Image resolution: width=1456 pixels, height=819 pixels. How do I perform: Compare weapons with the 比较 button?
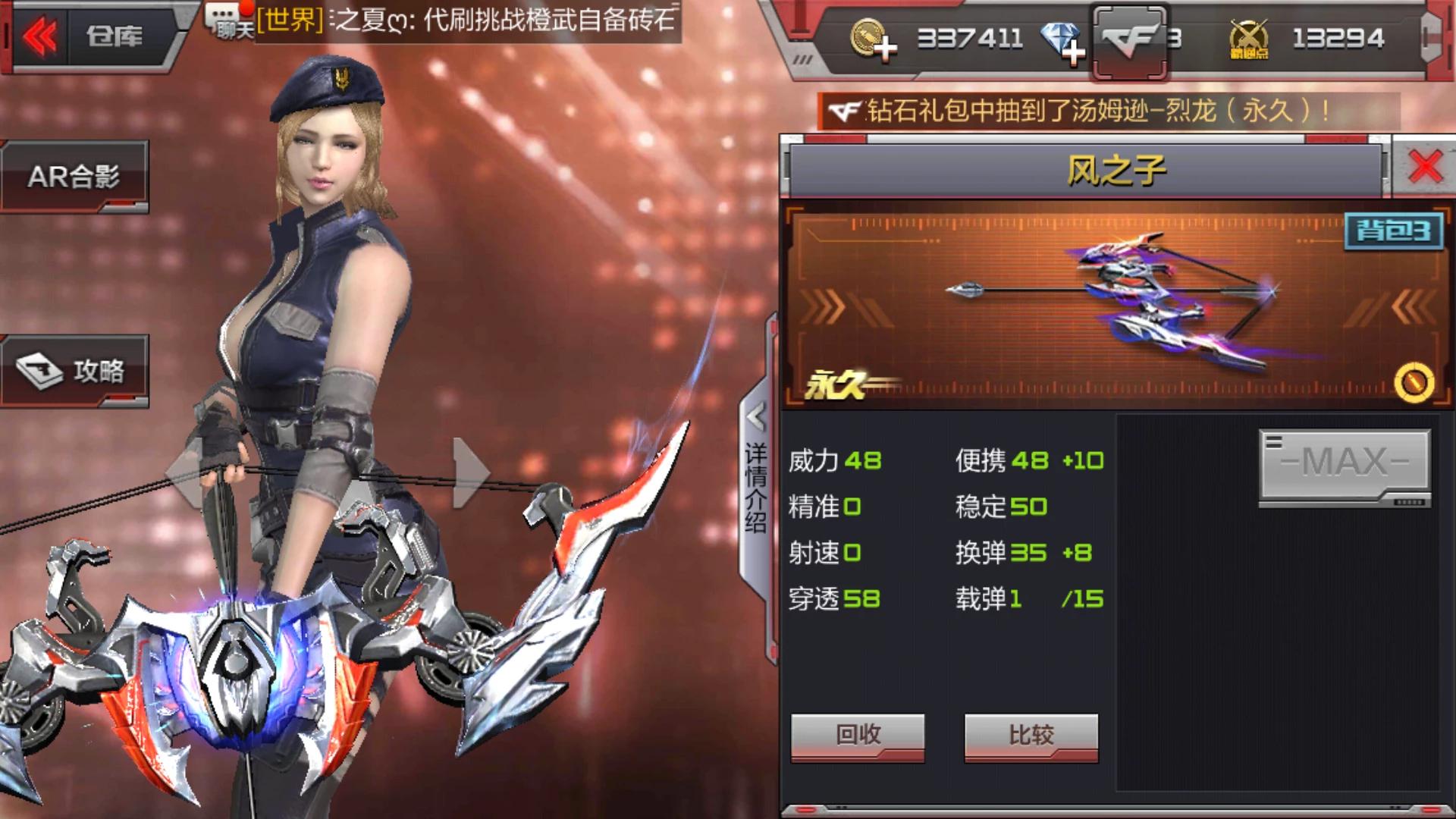point(1031,735)
